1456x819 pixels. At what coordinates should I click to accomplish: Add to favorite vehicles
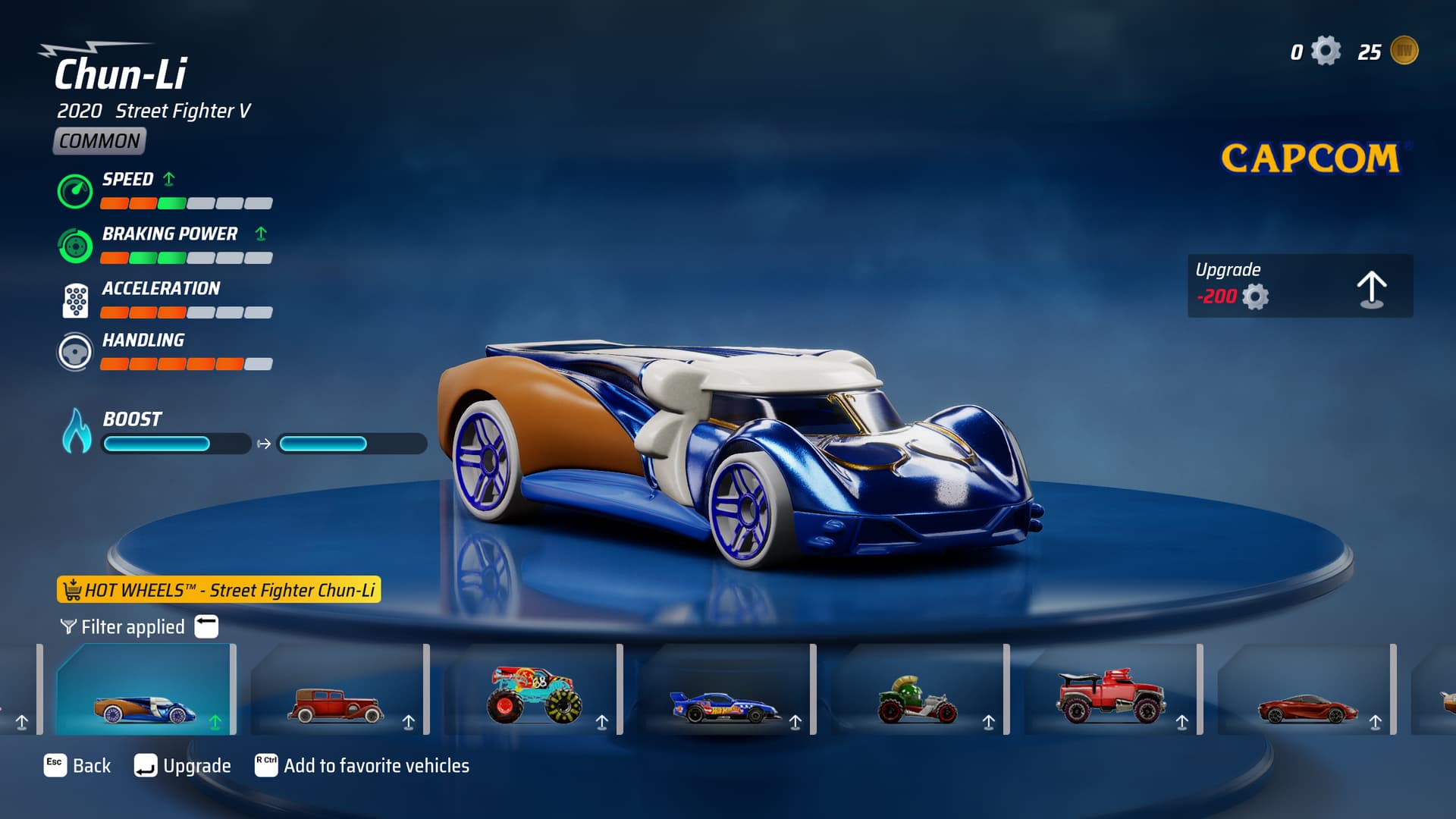click(x=362, y=766)
